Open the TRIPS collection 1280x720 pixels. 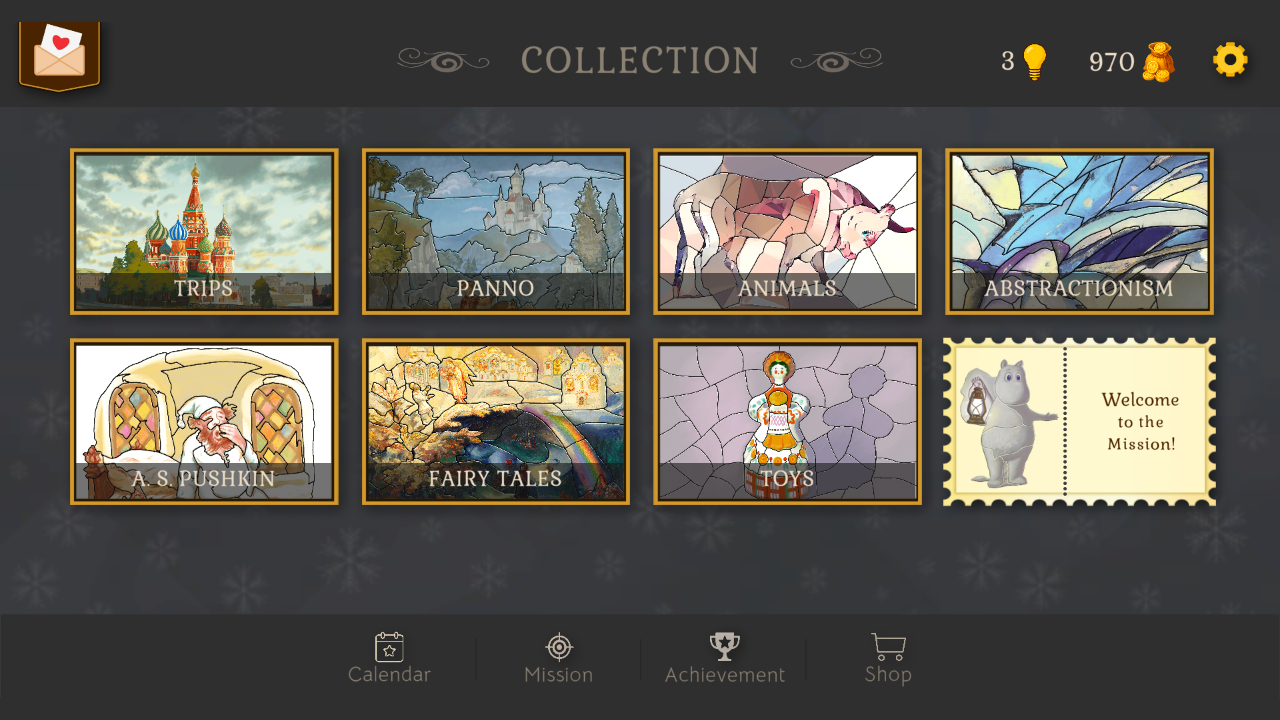point(204,232)
